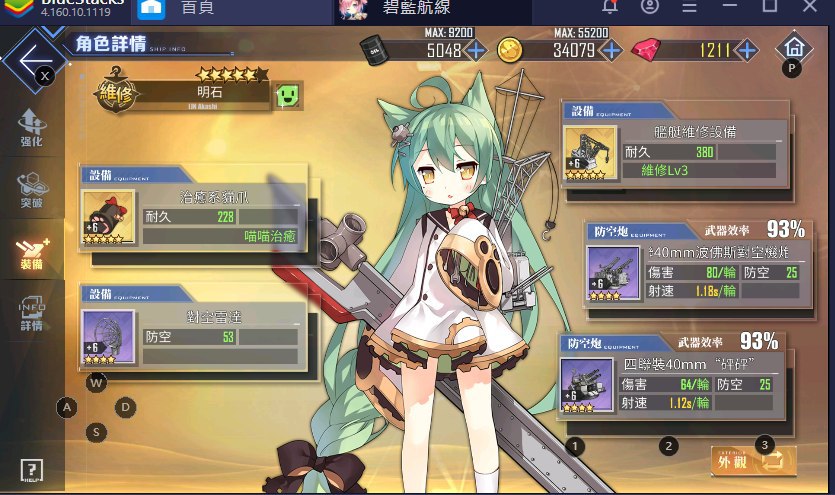This screenshot has width=835, height=495.
Task: Click the green smiley mood icon
Action: coord(289,96)
